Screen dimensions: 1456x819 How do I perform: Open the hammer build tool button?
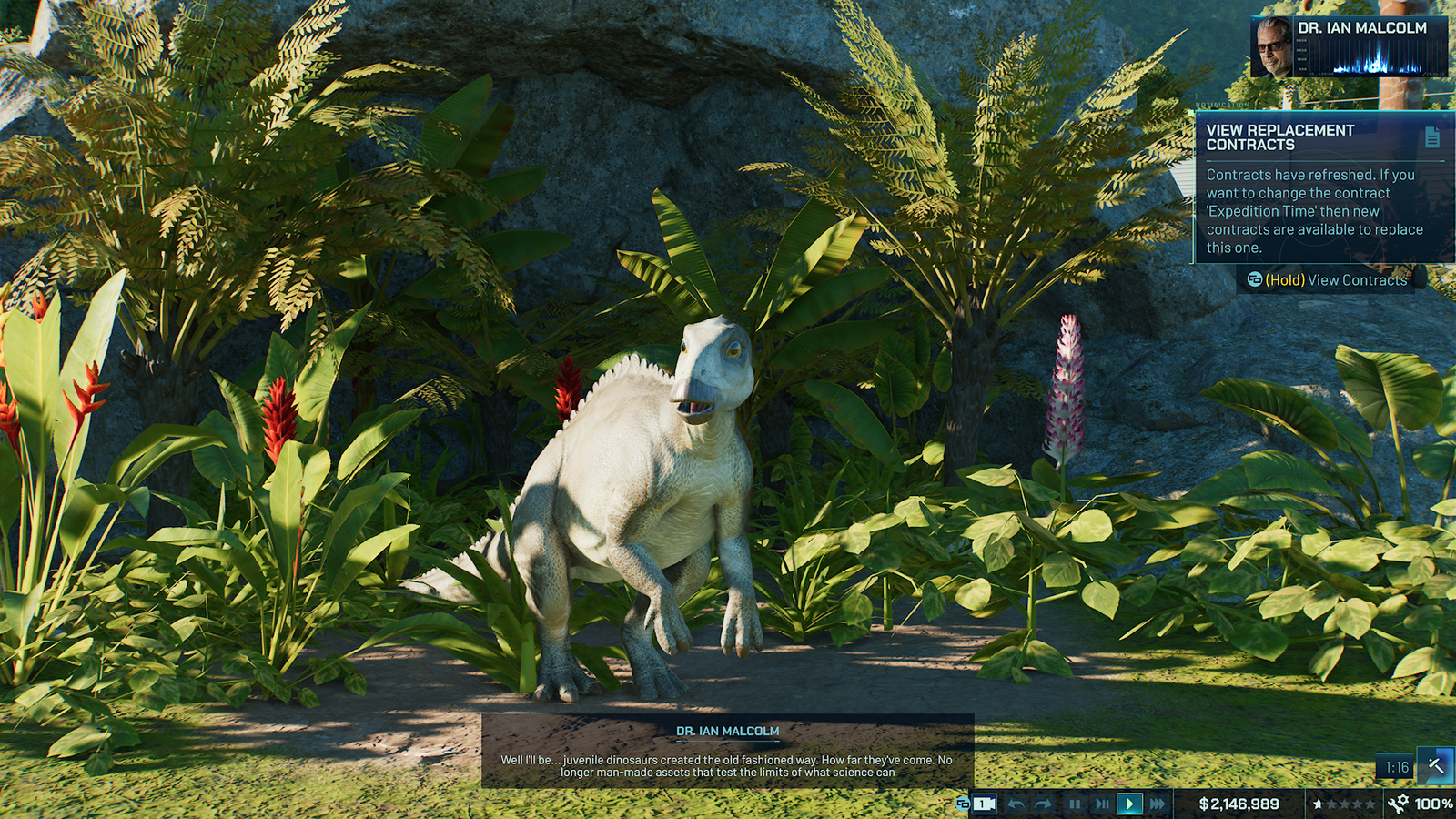[x=1436, y=765]
